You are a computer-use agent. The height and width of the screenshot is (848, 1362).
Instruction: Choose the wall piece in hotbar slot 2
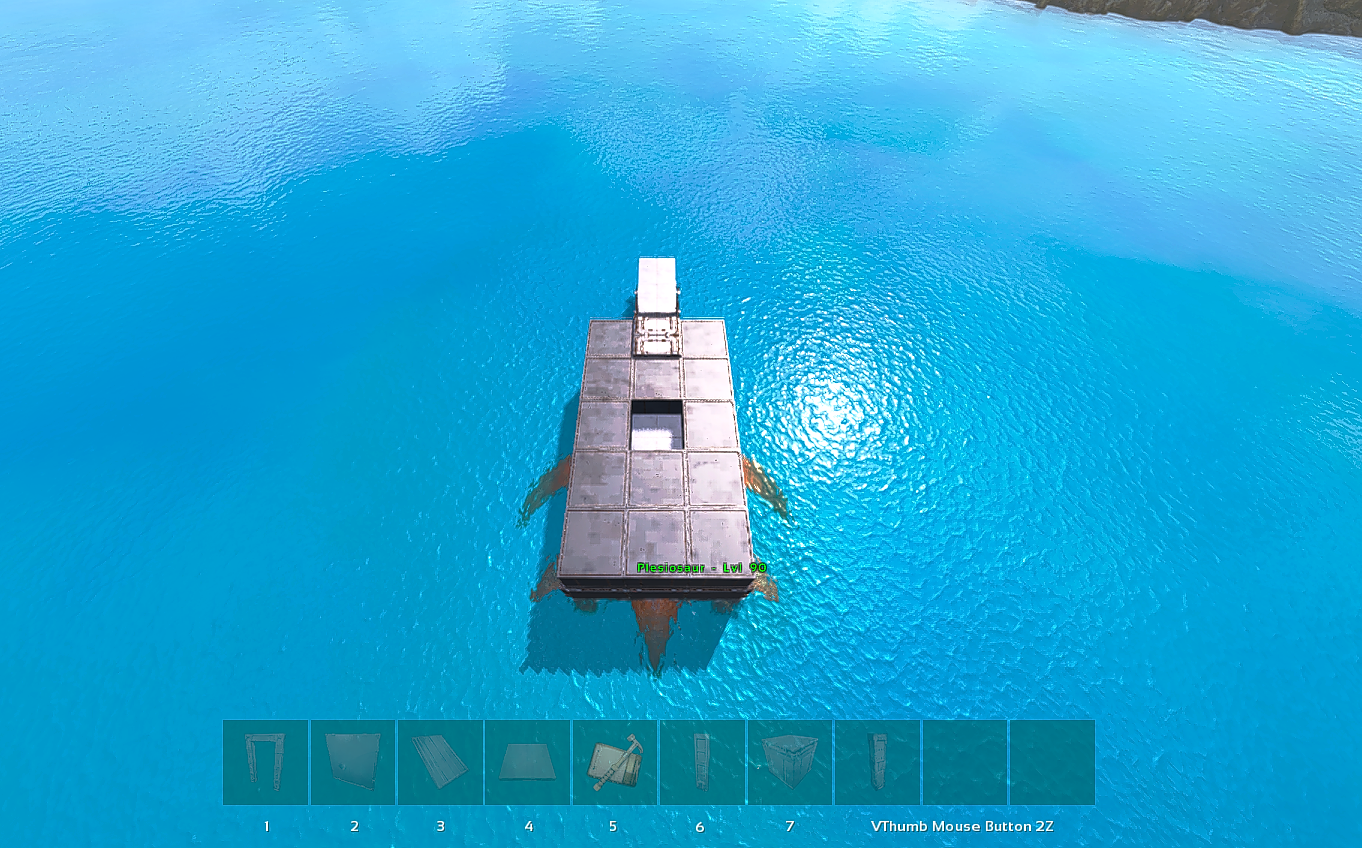tap(352, 762)
